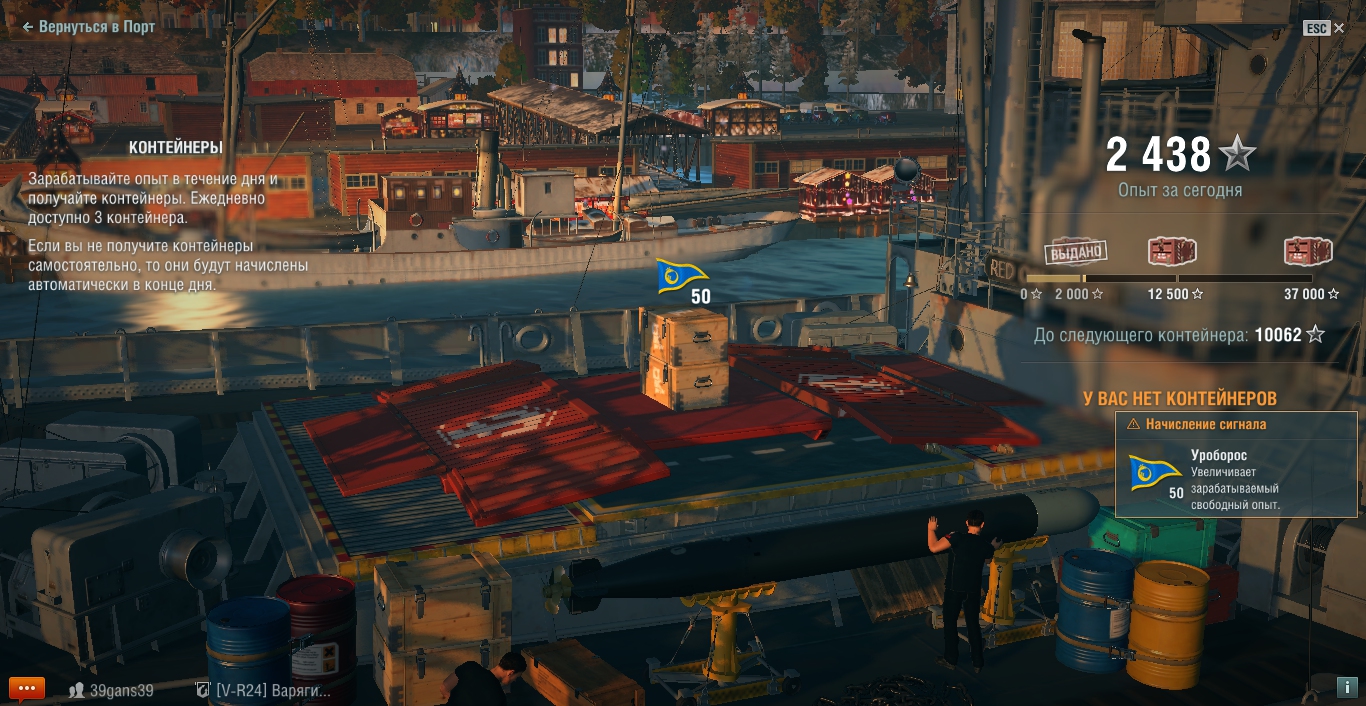
Task: Click the signal flag reward with 50 above the crate
Action: coord(682,276)
